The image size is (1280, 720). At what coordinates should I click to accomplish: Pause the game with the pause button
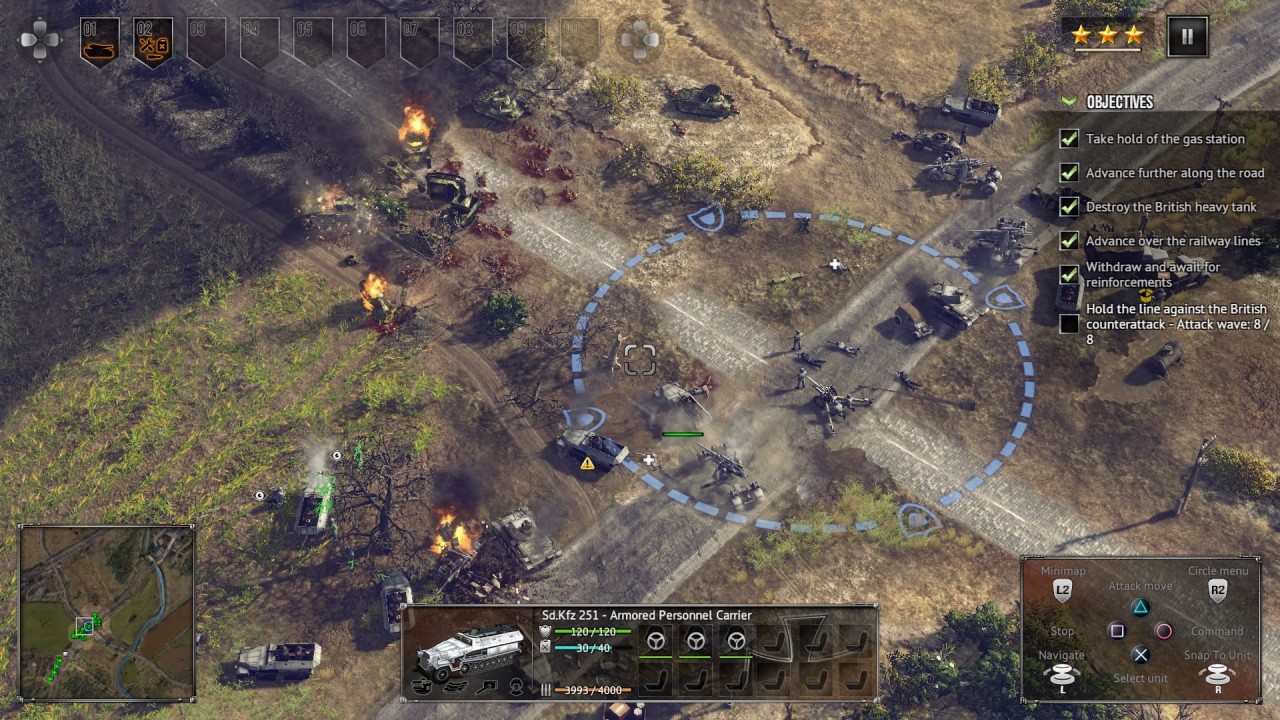coord(1187,37)
